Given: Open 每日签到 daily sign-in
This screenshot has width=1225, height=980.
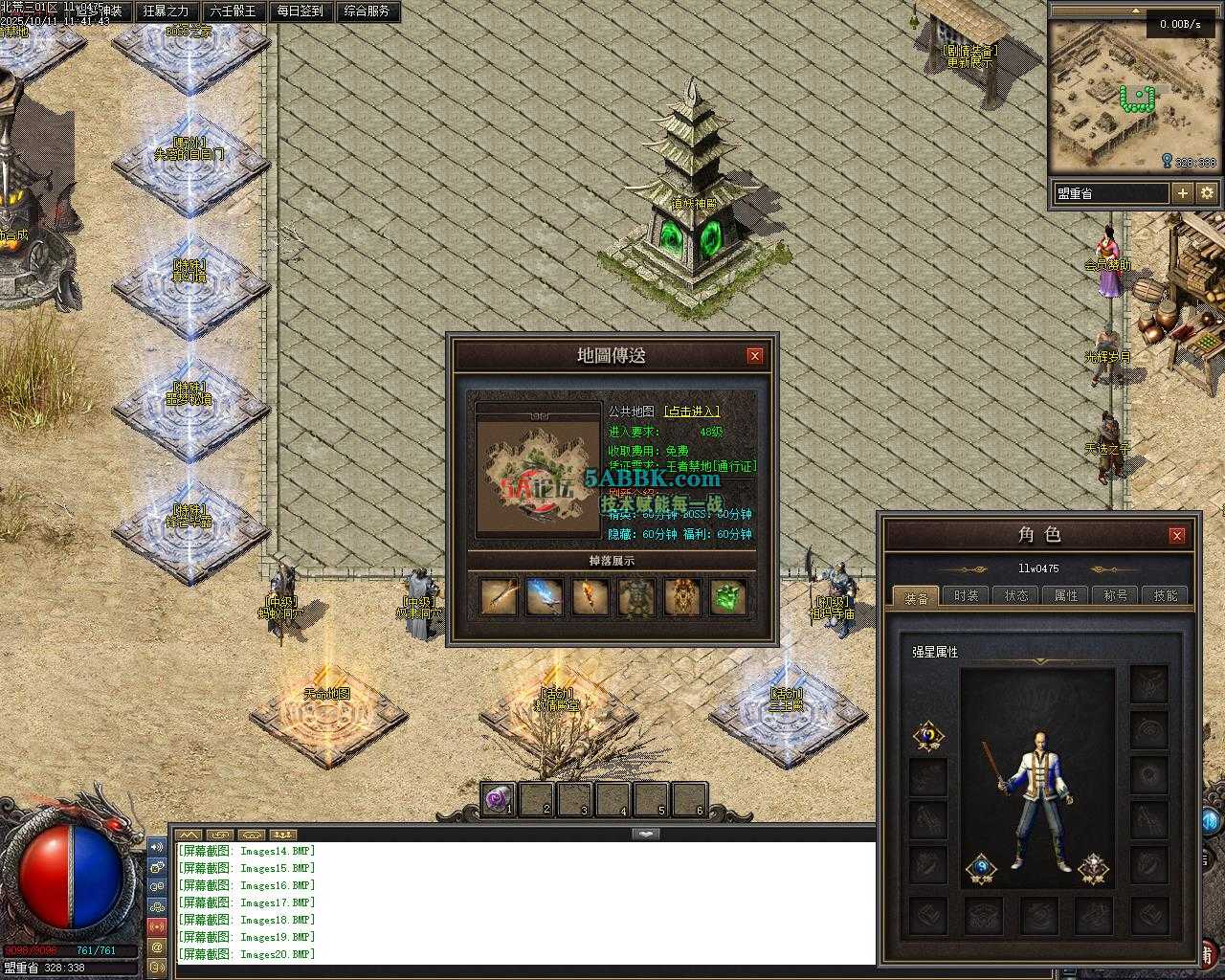Looking at the screenshot, I should [x=301, y=11].
